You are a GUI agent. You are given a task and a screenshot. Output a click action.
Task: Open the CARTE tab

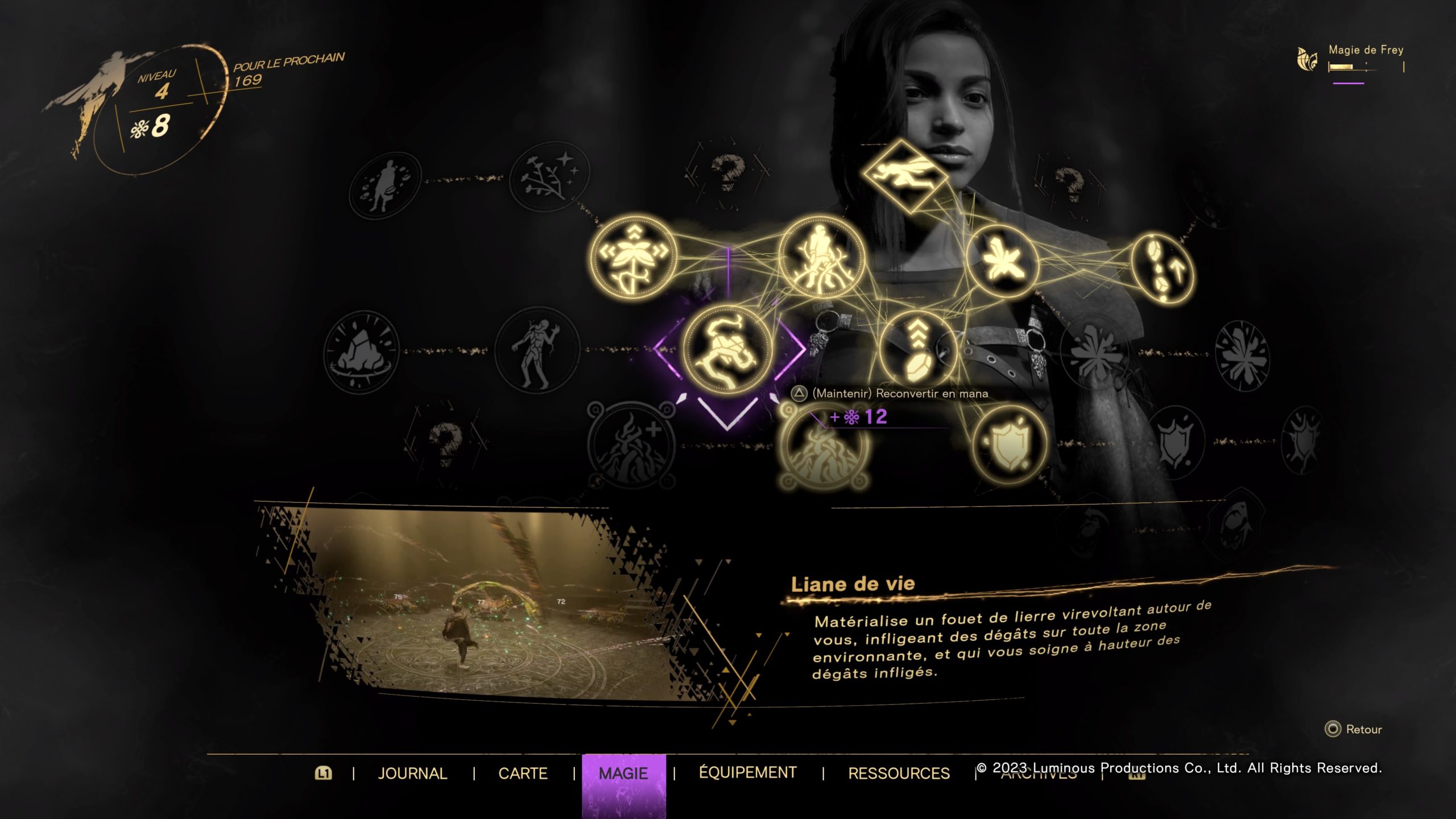coord(523,773)
